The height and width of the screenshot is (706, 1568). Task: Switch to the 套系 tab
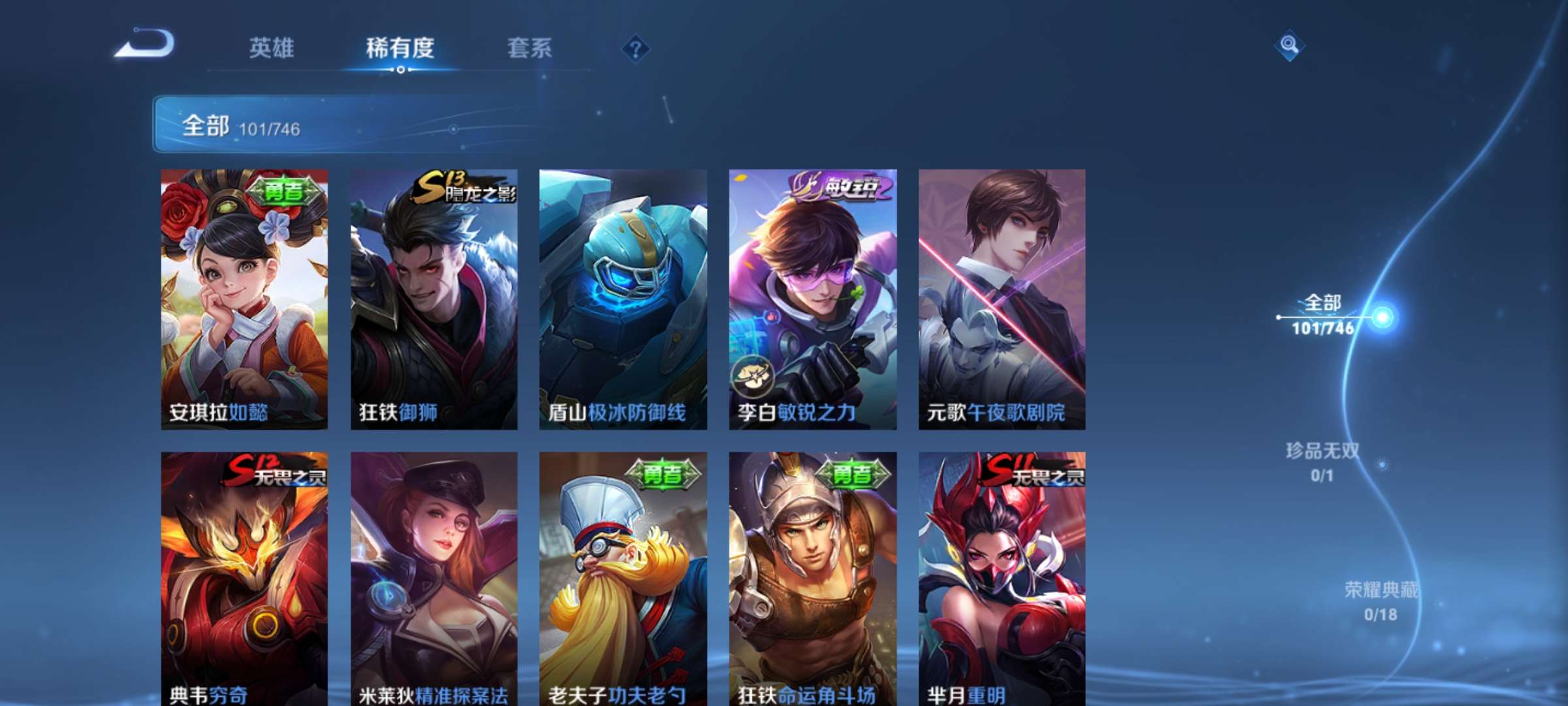point(529,47)
